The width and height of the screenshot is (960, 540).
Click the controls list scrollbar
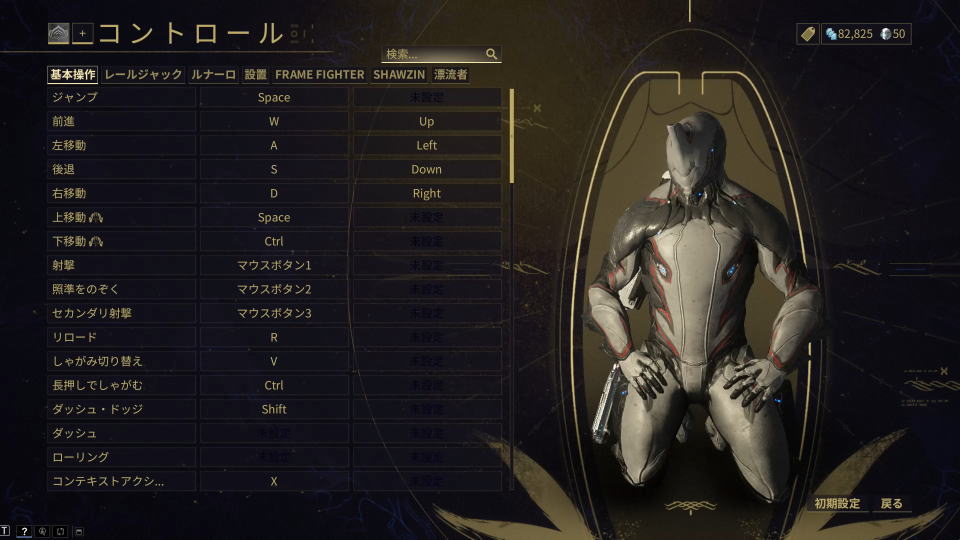[512, 136]
